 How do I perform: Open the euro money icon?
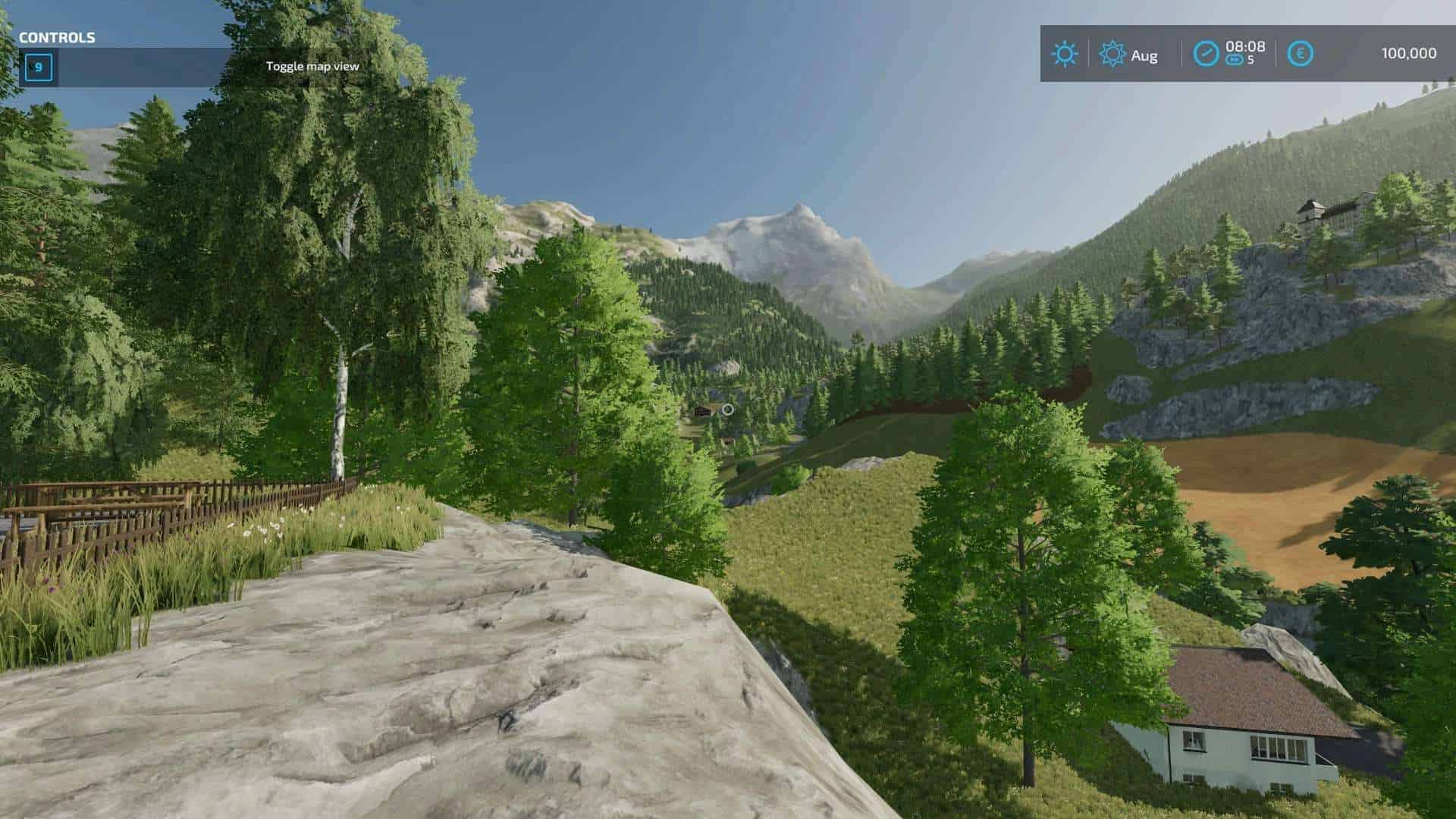coord(1301,54)
